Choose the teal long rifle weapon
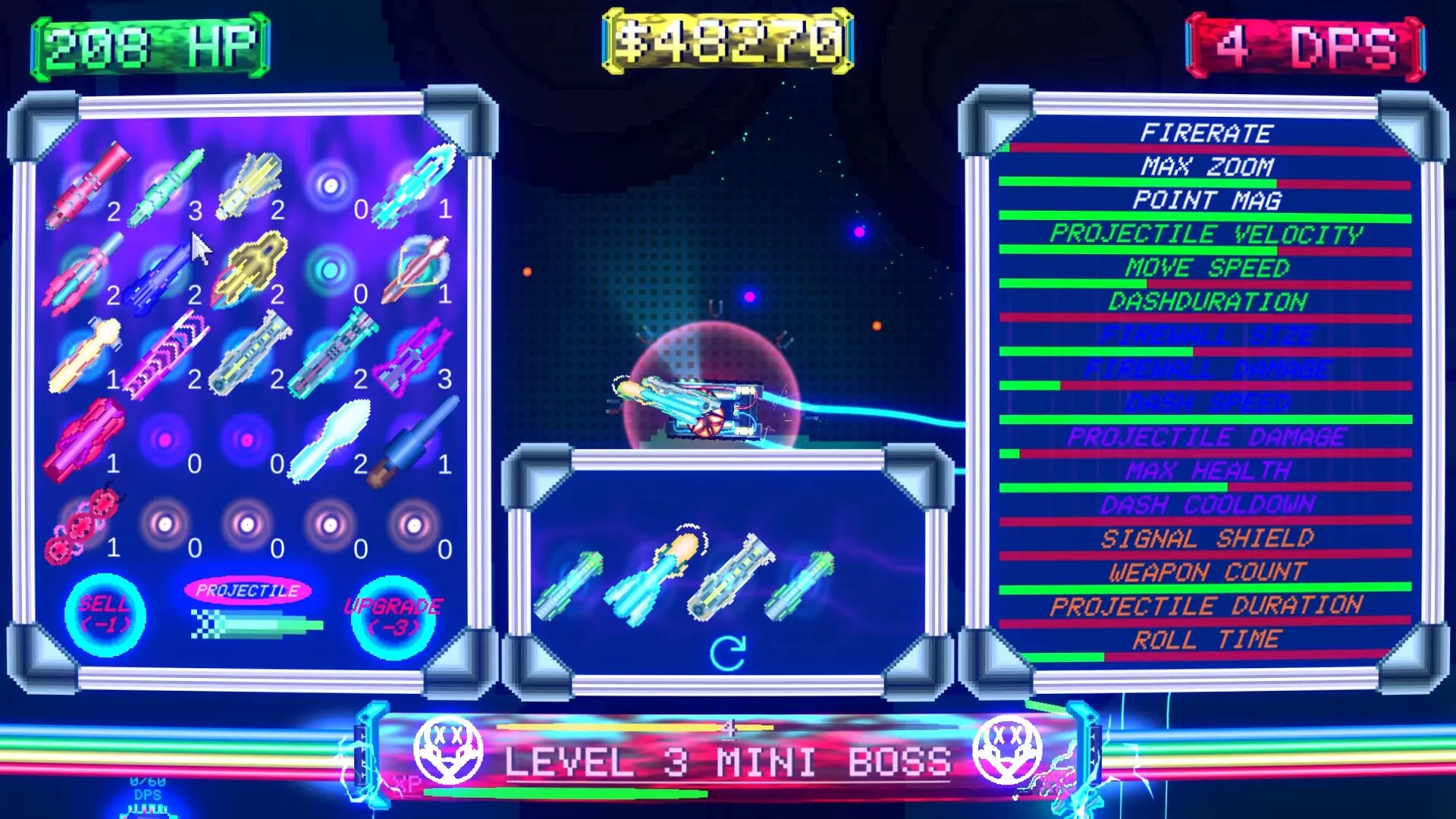 click(332, 355)
